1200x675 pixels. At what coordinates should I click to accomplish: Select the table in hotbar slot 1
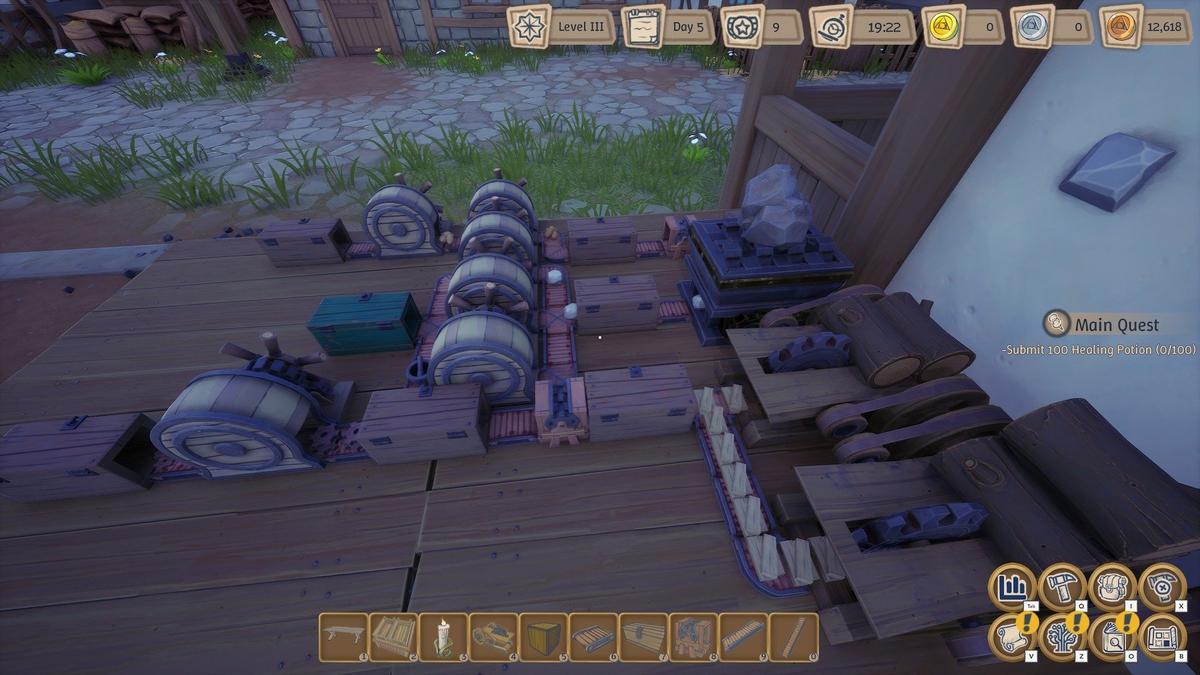coord(343,636)
